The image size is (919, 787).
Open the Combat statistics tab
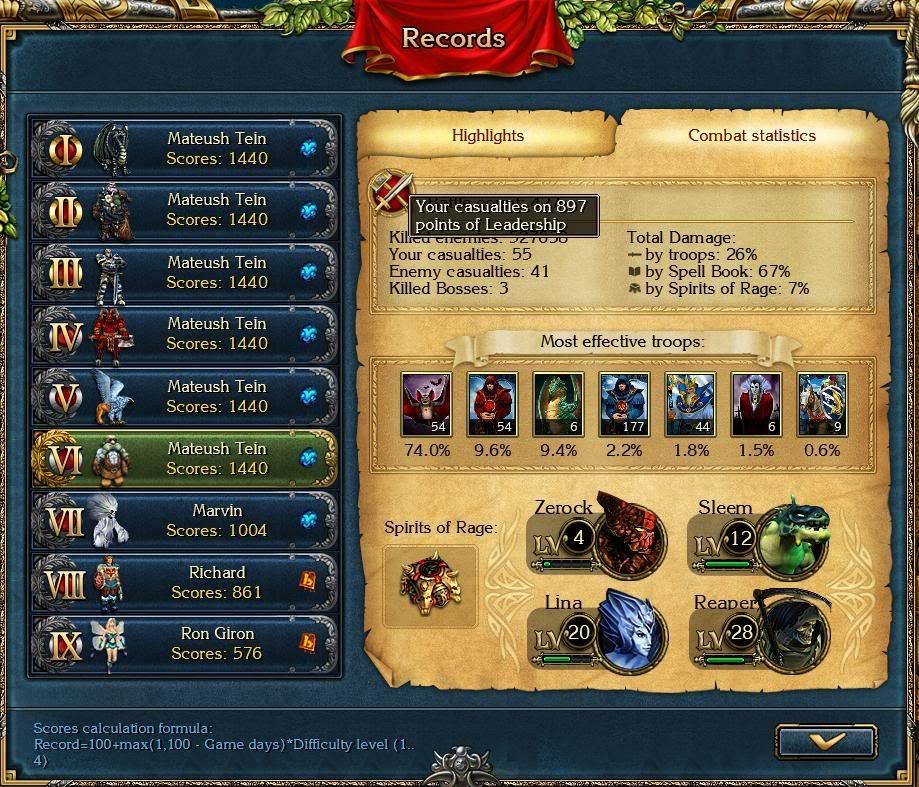[751, 136]
